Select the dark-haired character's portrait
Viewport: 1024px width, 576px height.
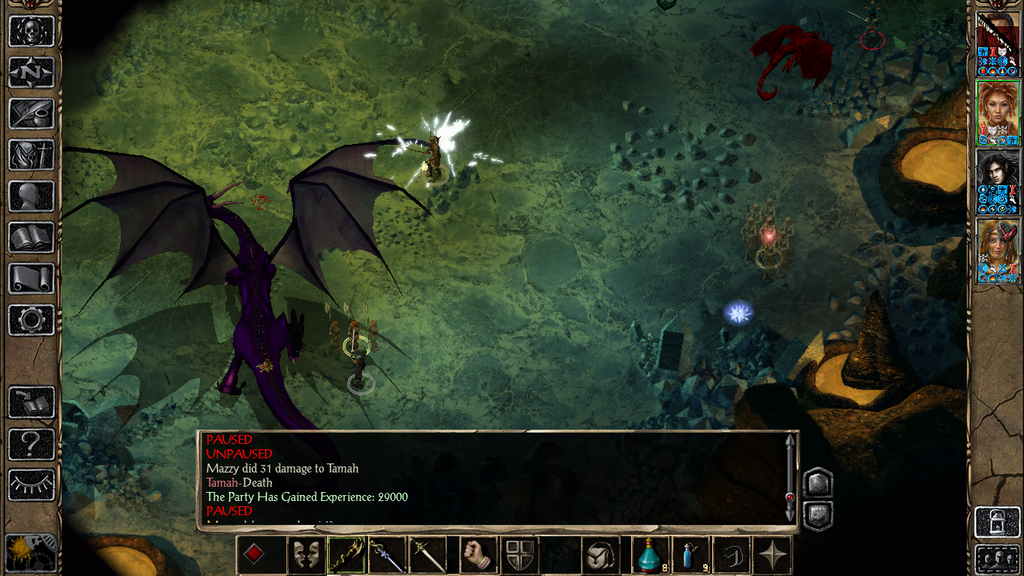(997, 178)
